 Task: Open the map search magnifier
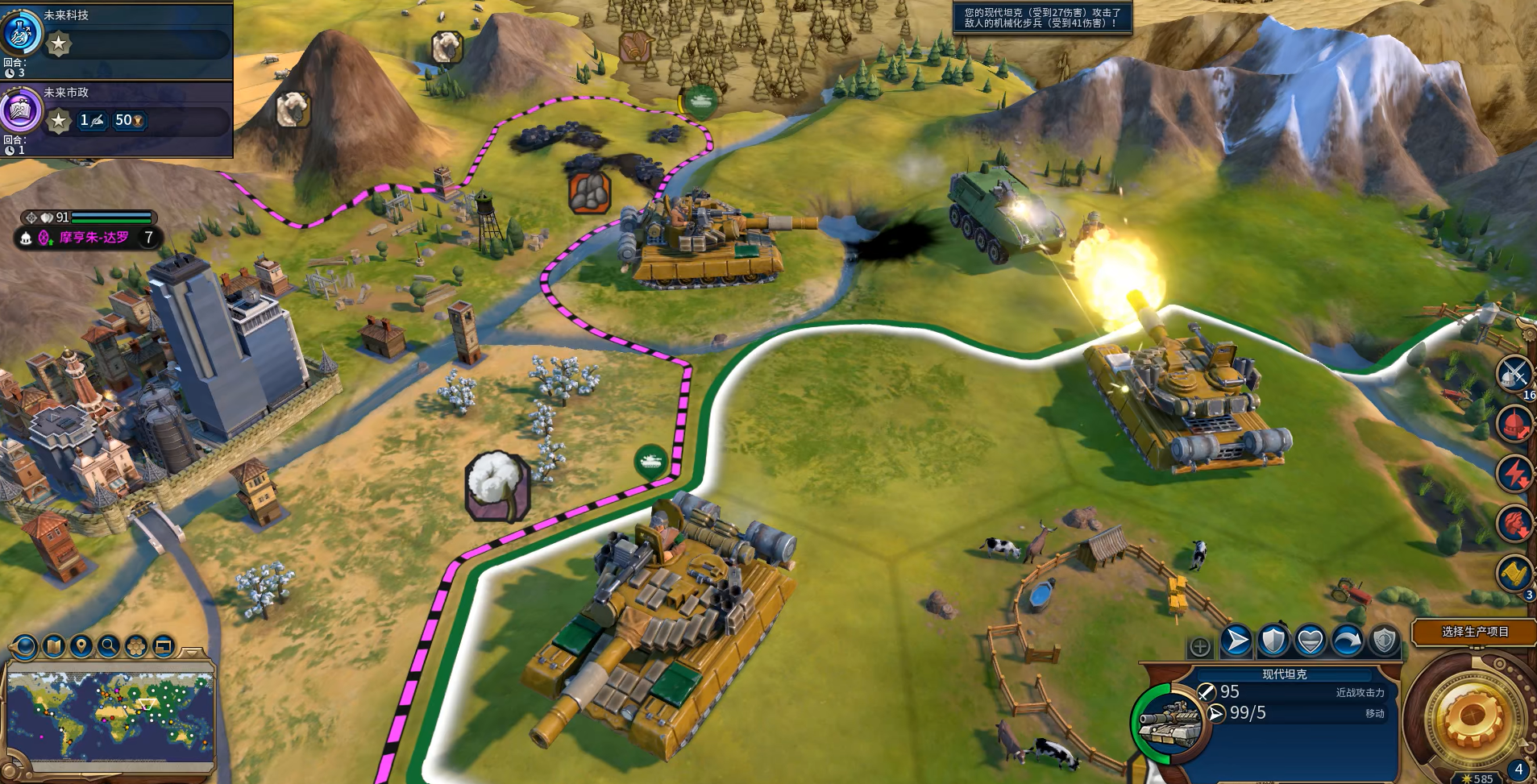tap(108, 646)
